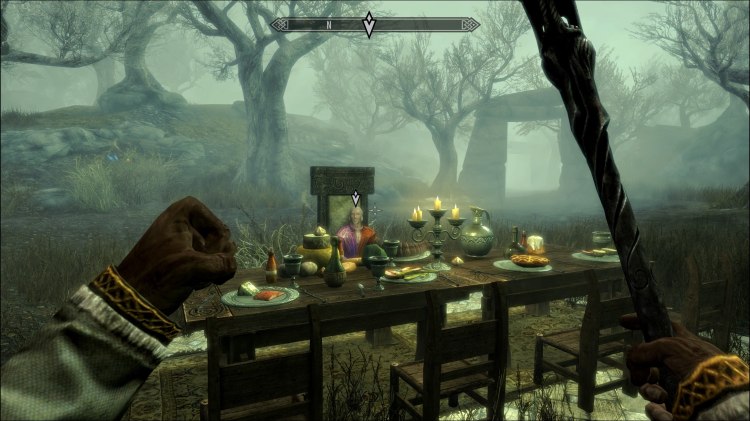Click the floating quest marker above the seated man
This screenshot has height=421, width=750.
pyautogui.click(x=355, y=198)
